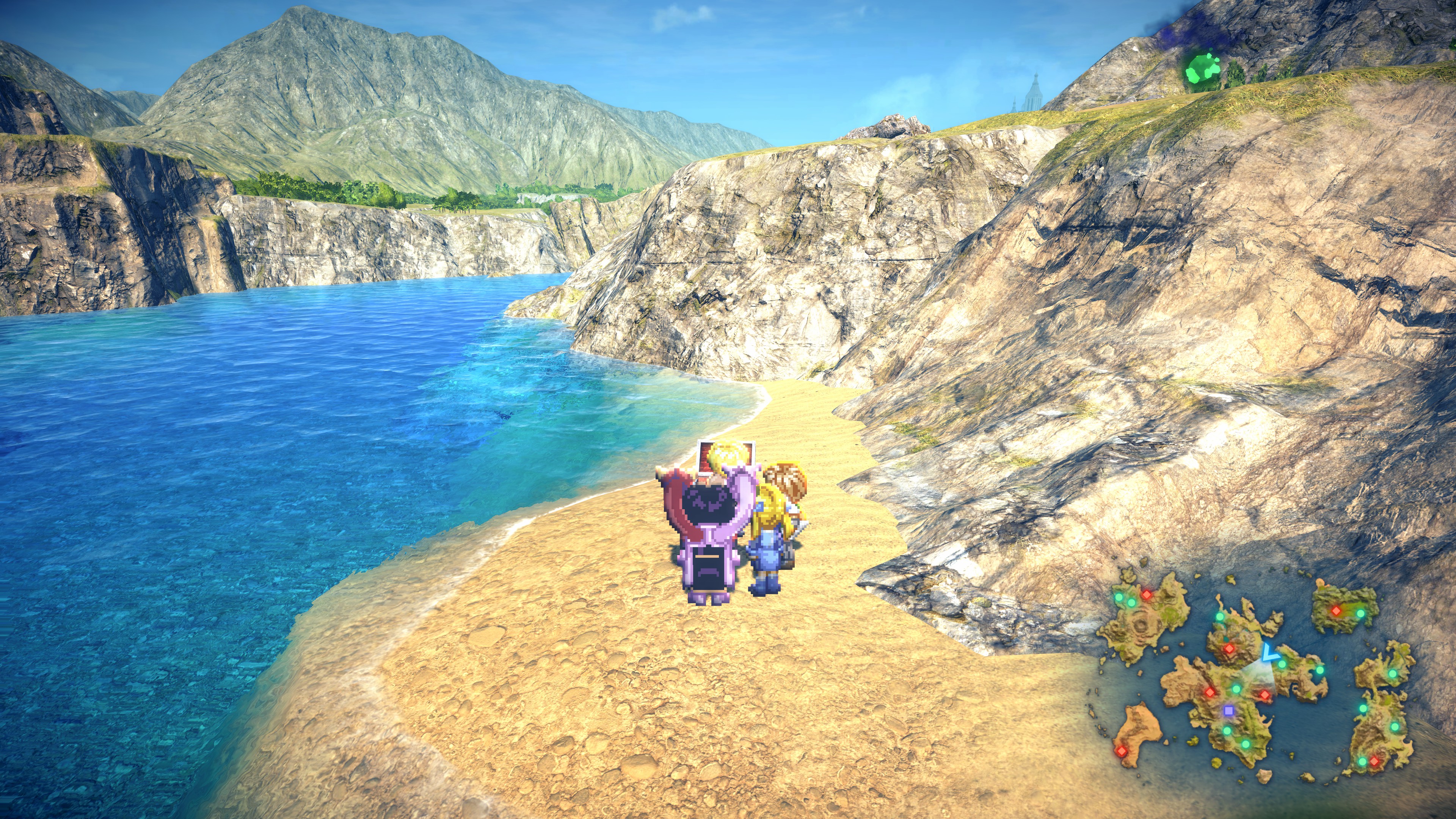Click the blue player arrow on the minimap
1456x819 pixels.
point(1267,653)
